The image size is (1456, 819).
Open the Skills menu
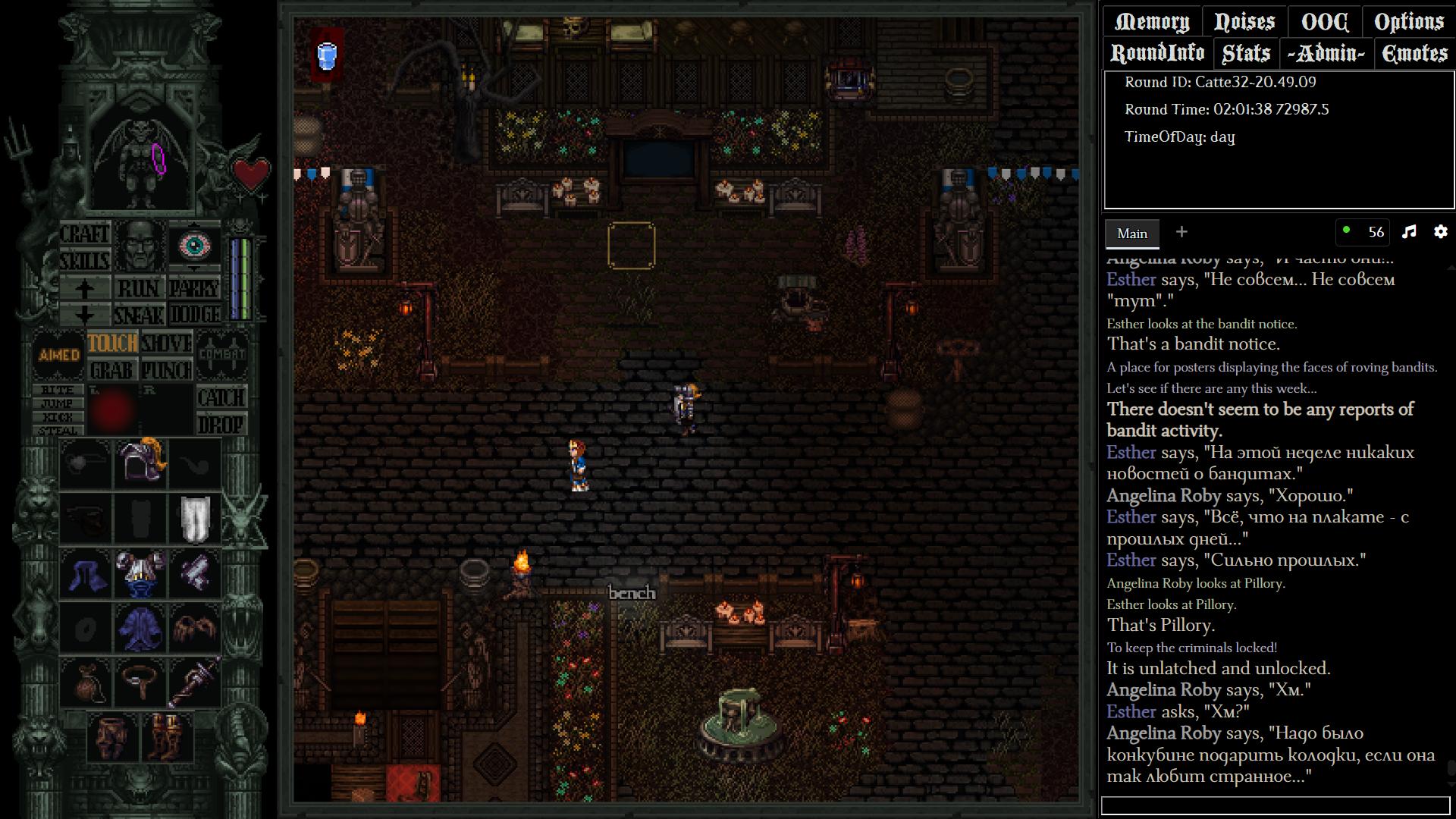pyautogui.click(x=84, y=261)
